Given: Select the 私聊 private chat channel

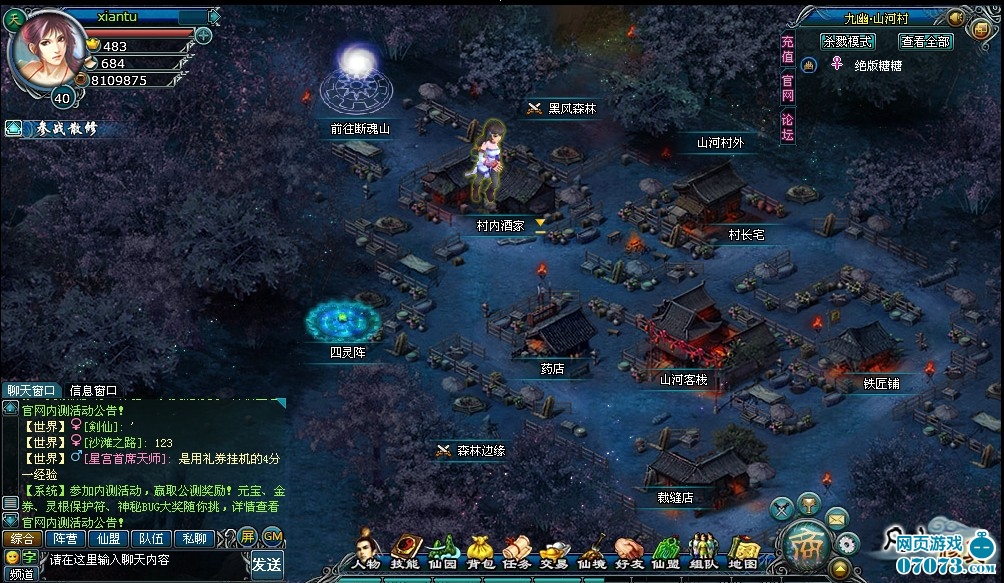Looking at the screenshot, I should coord(192,538).
